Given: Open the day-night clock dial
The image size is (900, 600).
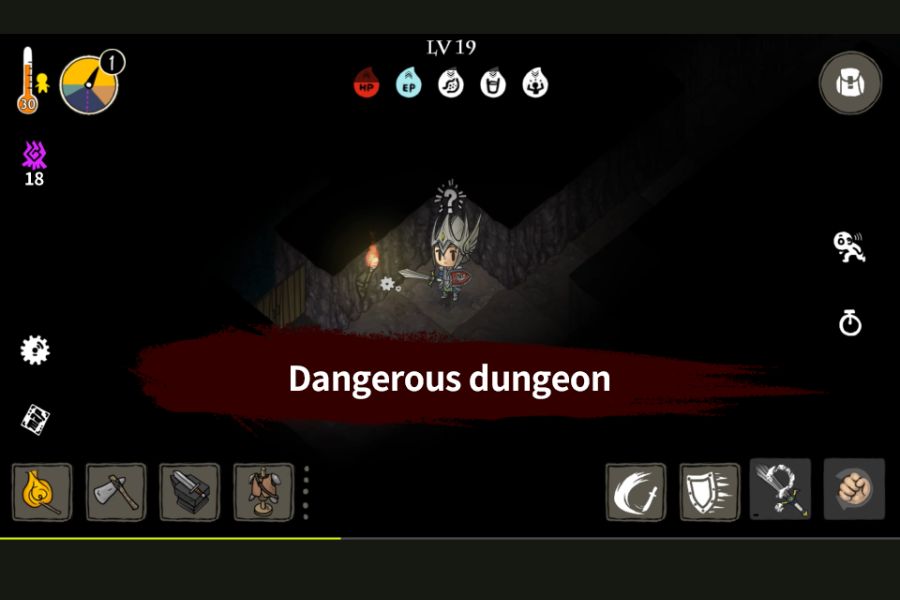Looking at the screenshot, I should click(90, 84).
